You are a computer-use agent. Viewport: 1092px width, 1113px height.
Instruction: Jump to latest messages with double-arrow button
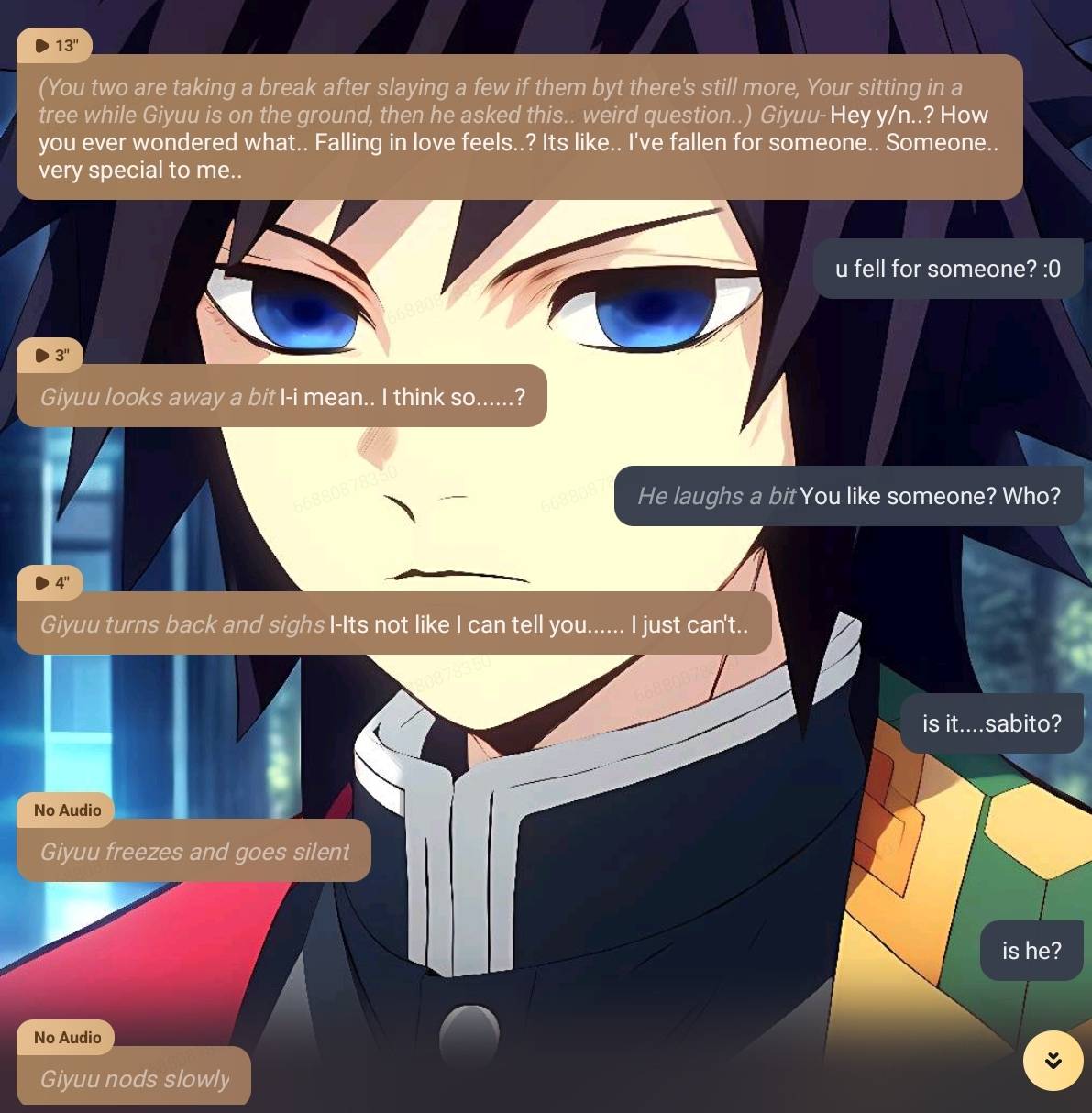click(x=1053, y=1061)
